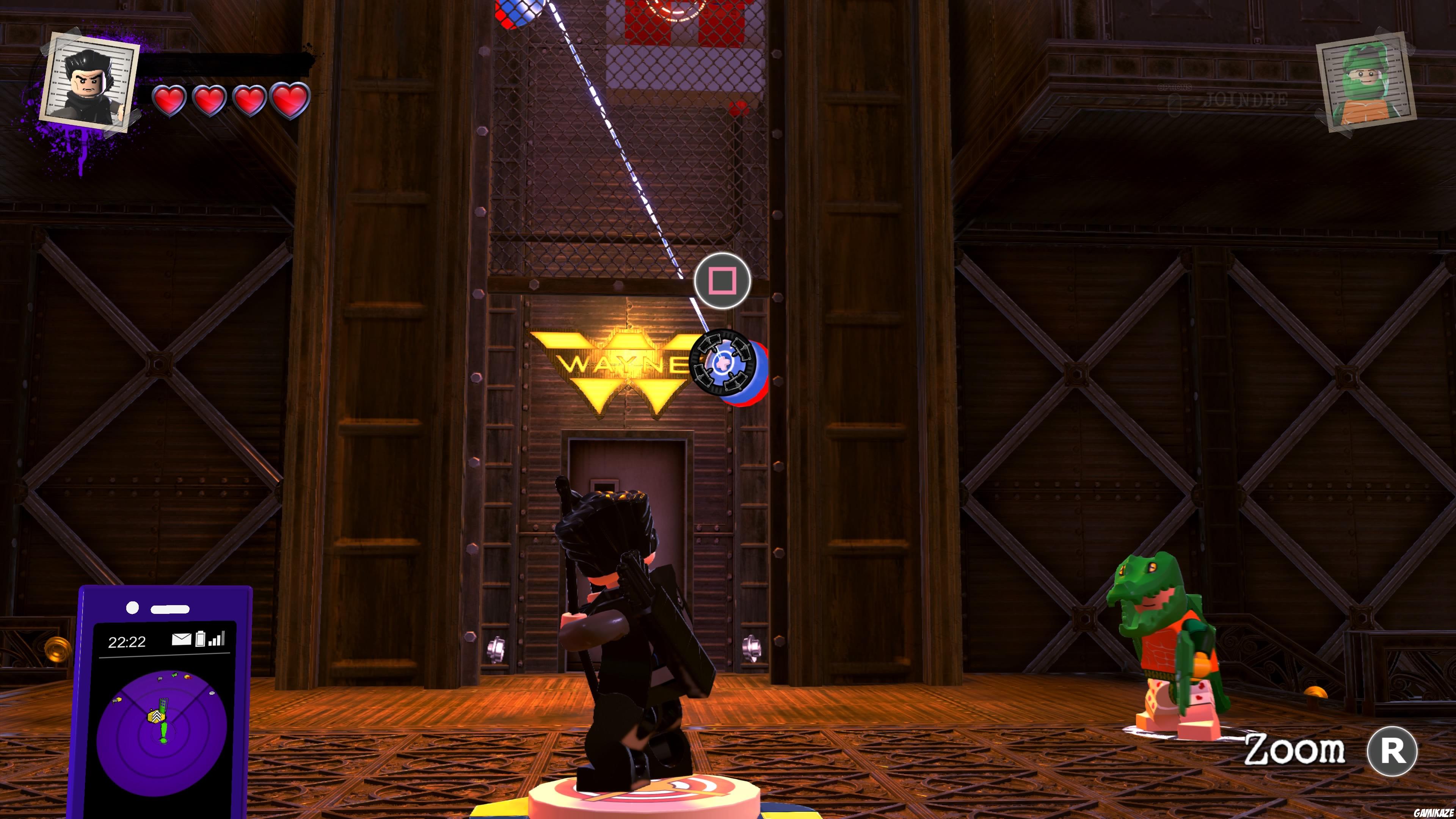This screenshot has height=819, width=1456.
Task: Click the checkered flag icon on the radar
Action: click(x=160, y=679)
